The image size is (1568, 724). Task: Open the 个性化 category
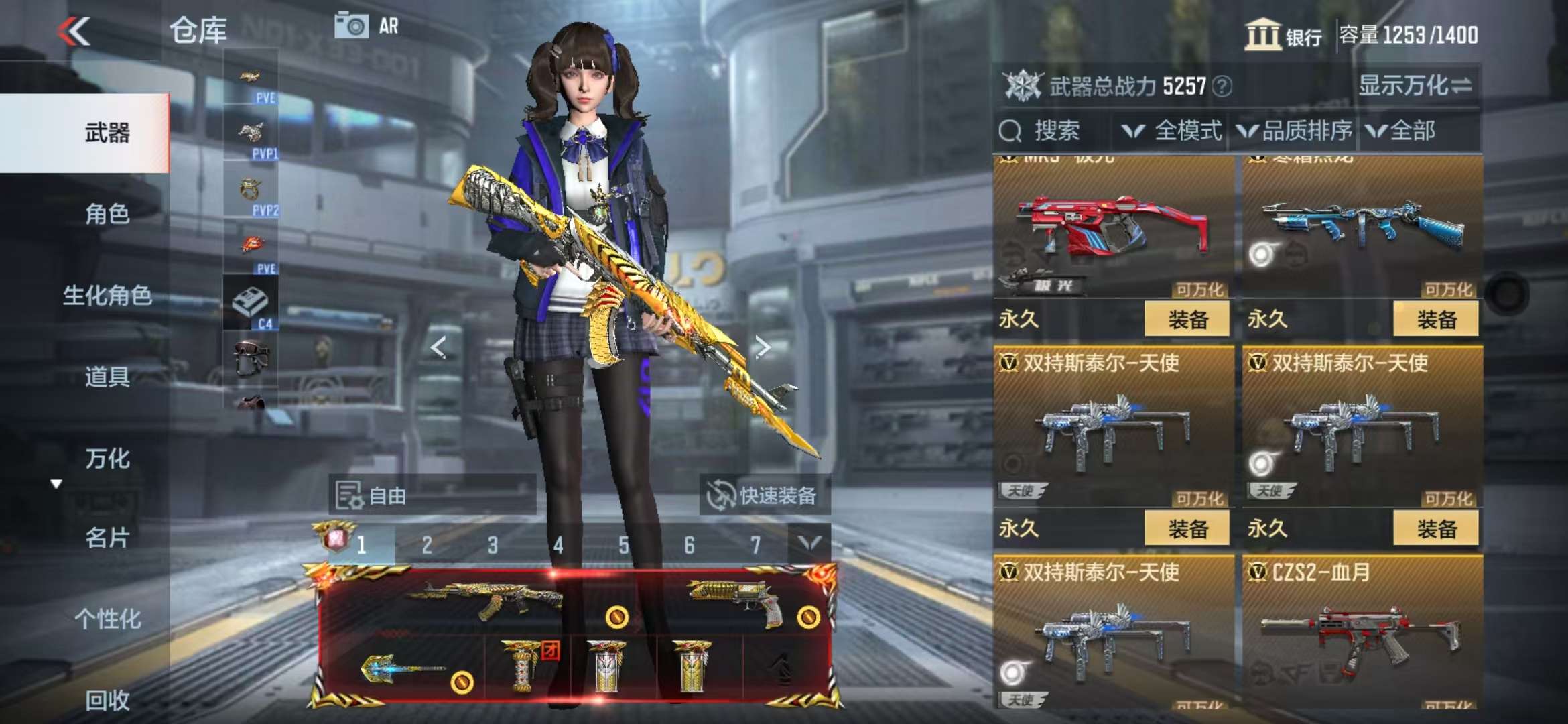(107, 619)
